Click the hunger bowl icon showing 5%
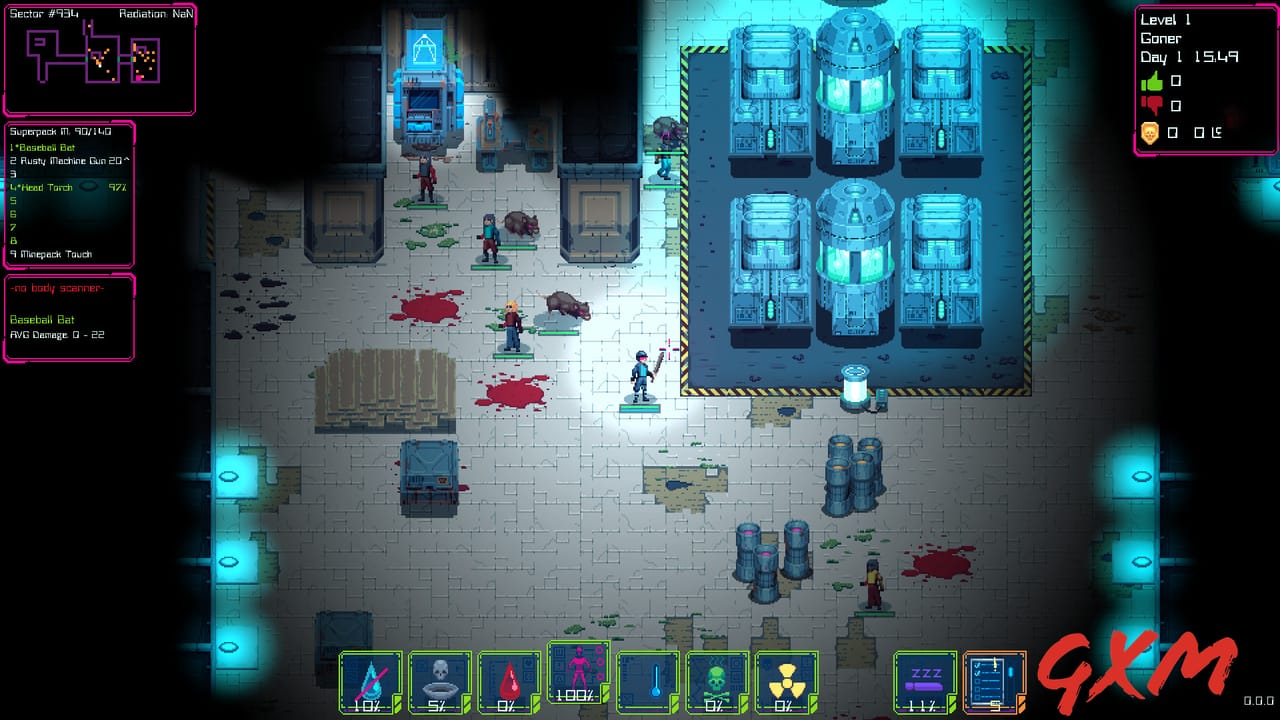Screen dimensions: 1280x720 pyautogui.click(x=438, y=678)
